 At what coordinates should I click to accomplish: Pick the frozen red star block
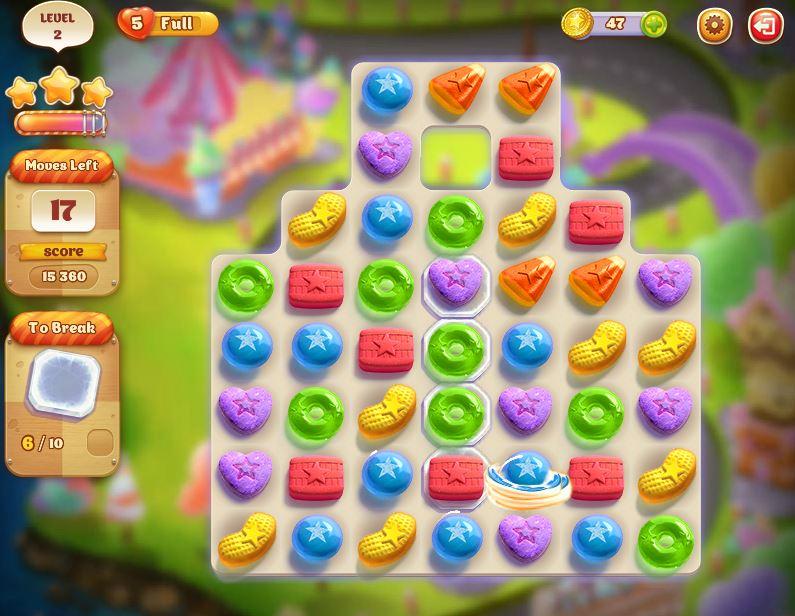455,477
